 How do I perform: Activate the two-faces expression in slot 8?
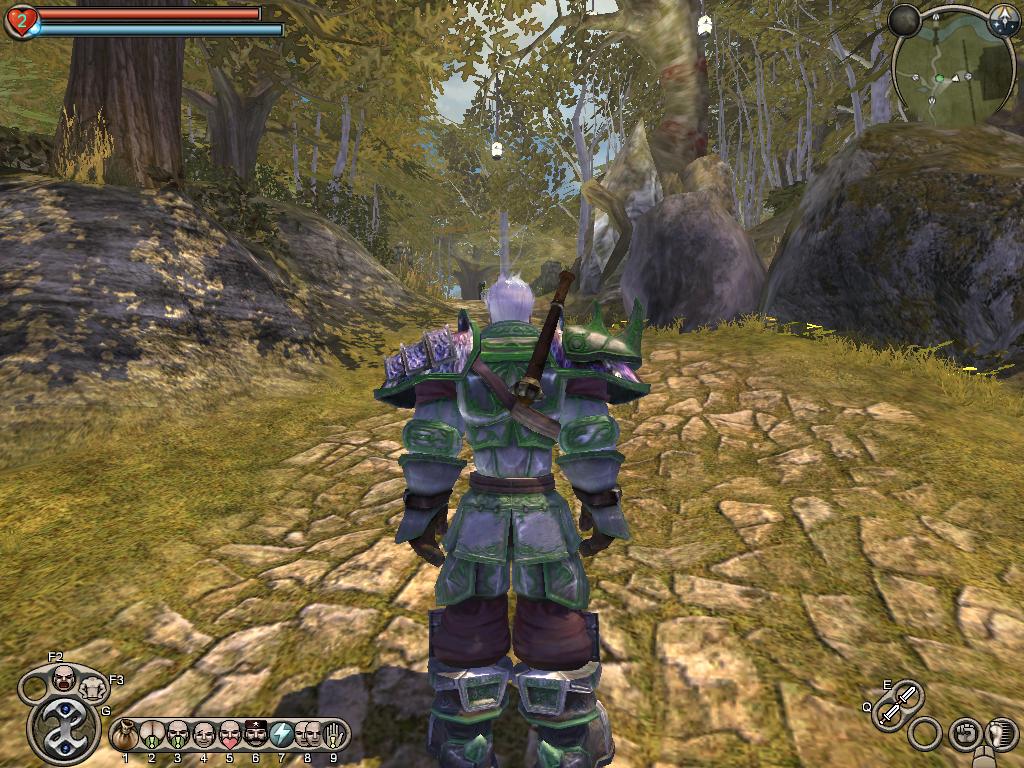(307, 735)
